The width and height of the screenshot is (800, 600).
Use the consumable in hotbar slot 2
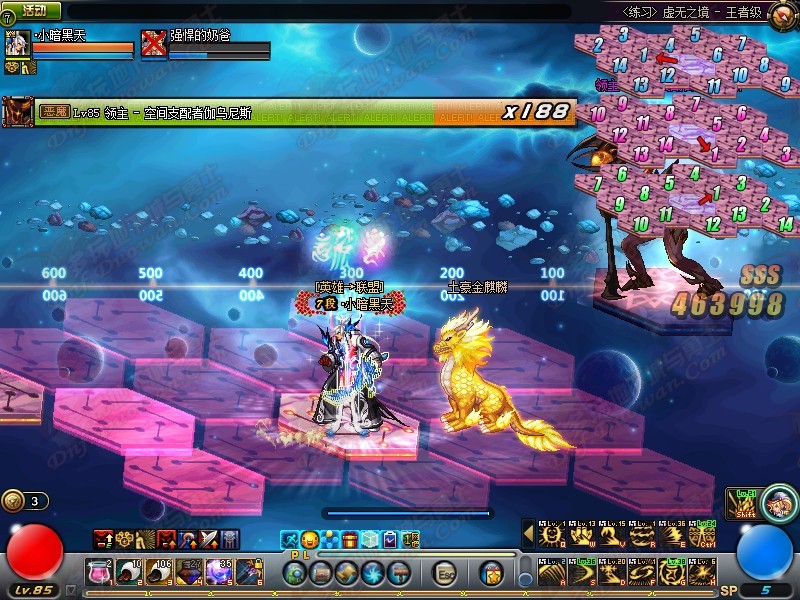(x=128, y=573)
